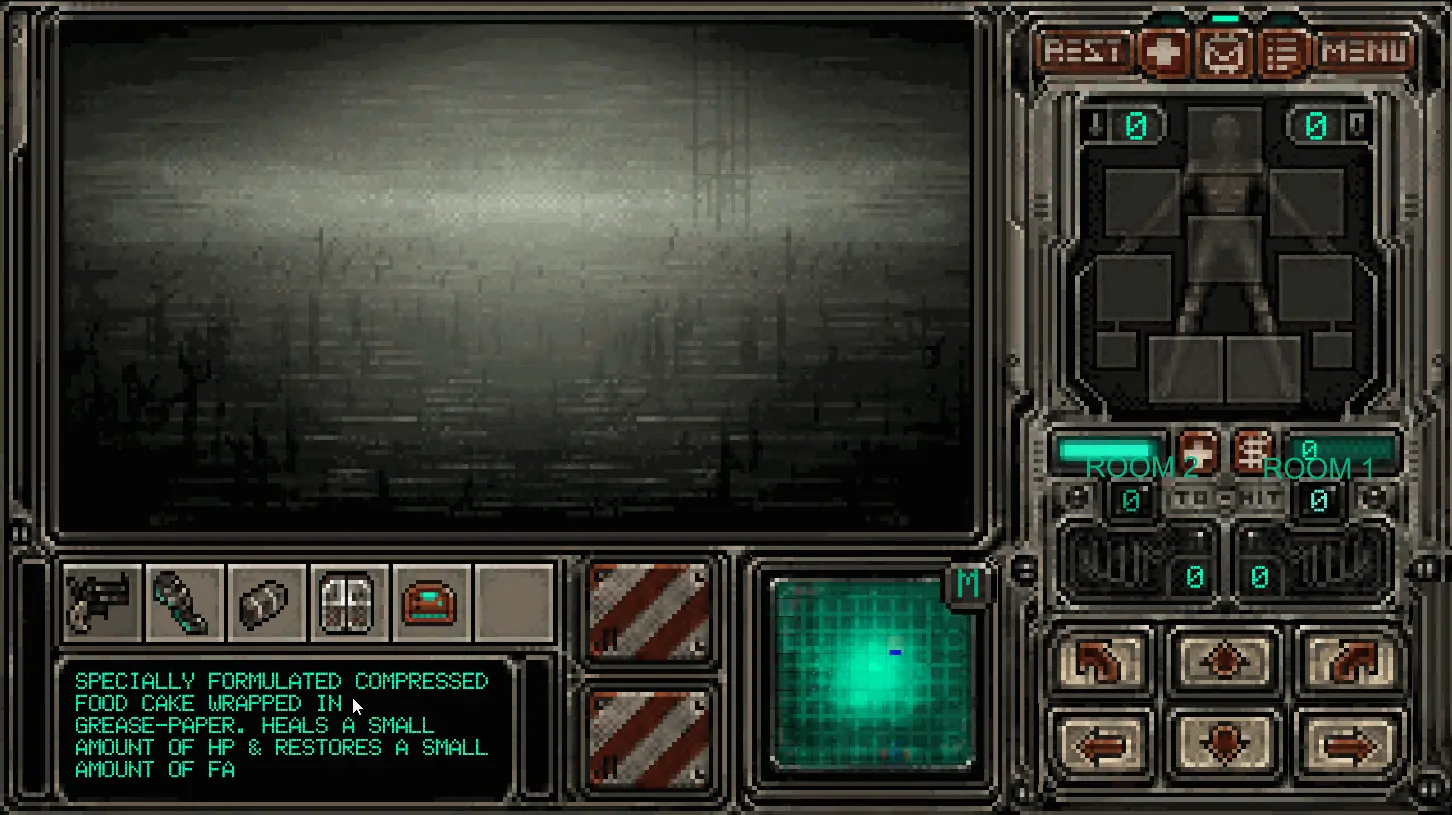Viewport: 1452px width, 815px height.
Task: Select the medical cross button beside REST
Action: (1163, 52)
